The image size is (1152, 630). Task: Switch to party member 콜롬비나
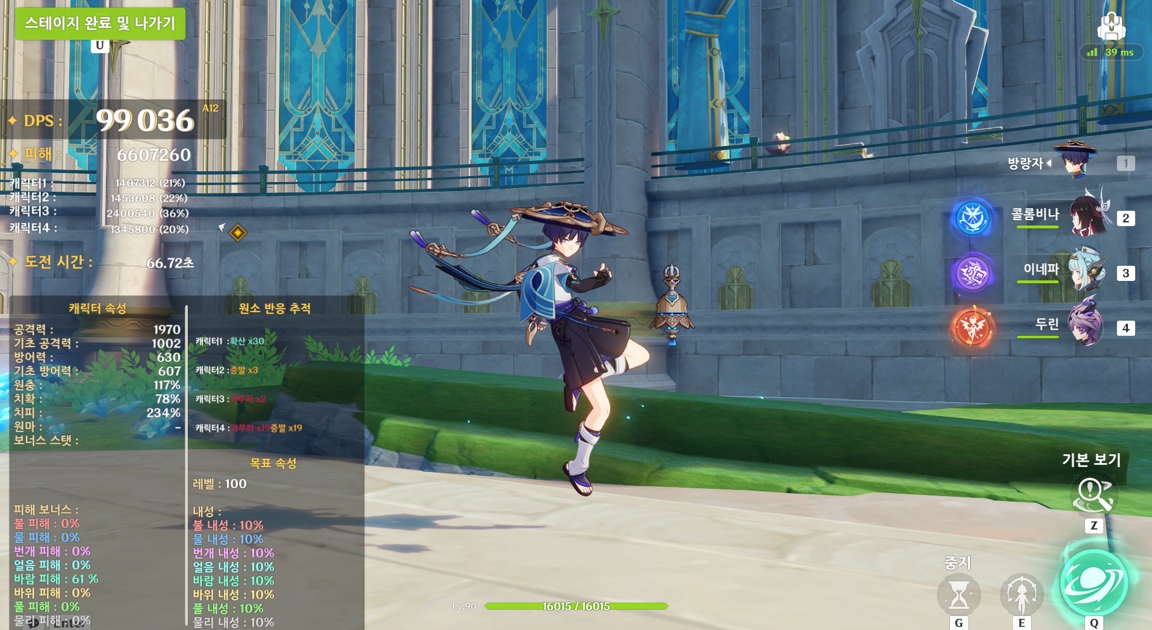pos(1086,216)
